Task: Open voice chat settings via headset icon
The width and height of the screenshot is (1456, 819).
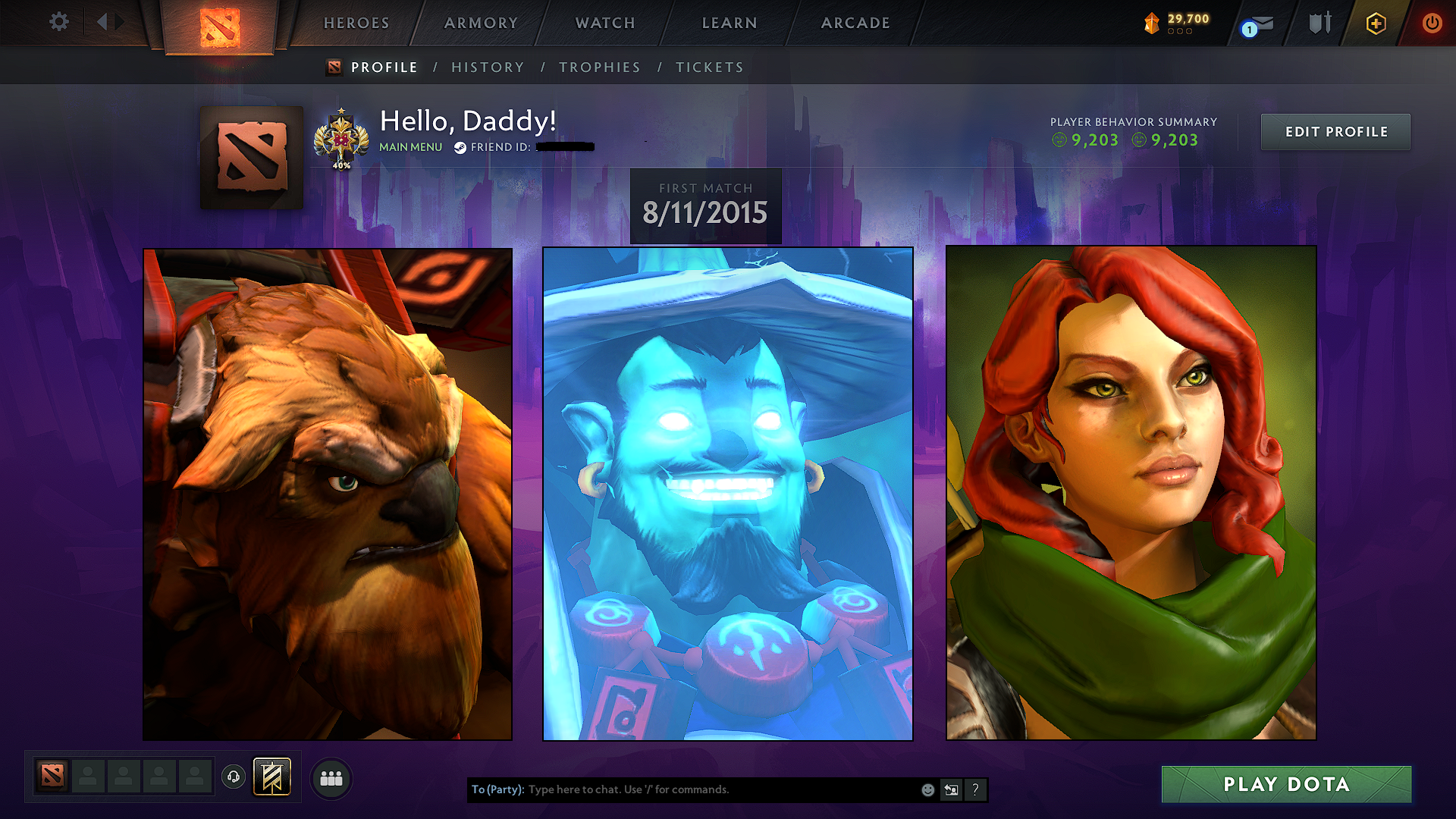Action: click(x=233, y=777)
